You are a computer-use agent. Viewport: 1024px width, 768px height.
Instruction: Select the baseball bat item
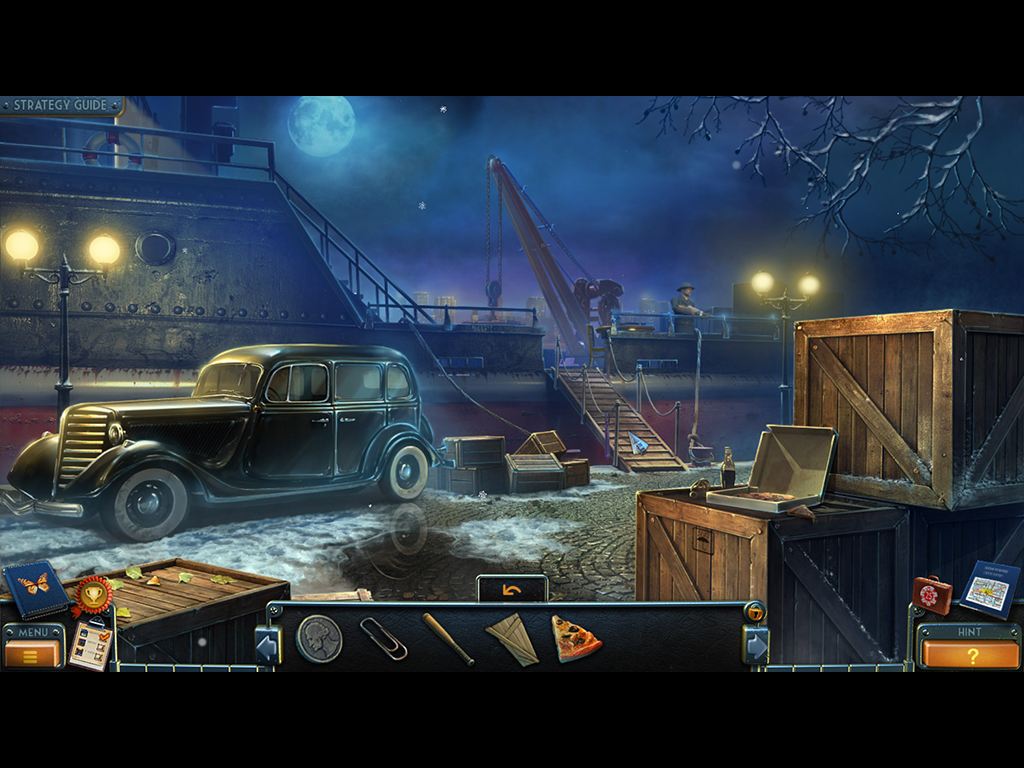448,639
